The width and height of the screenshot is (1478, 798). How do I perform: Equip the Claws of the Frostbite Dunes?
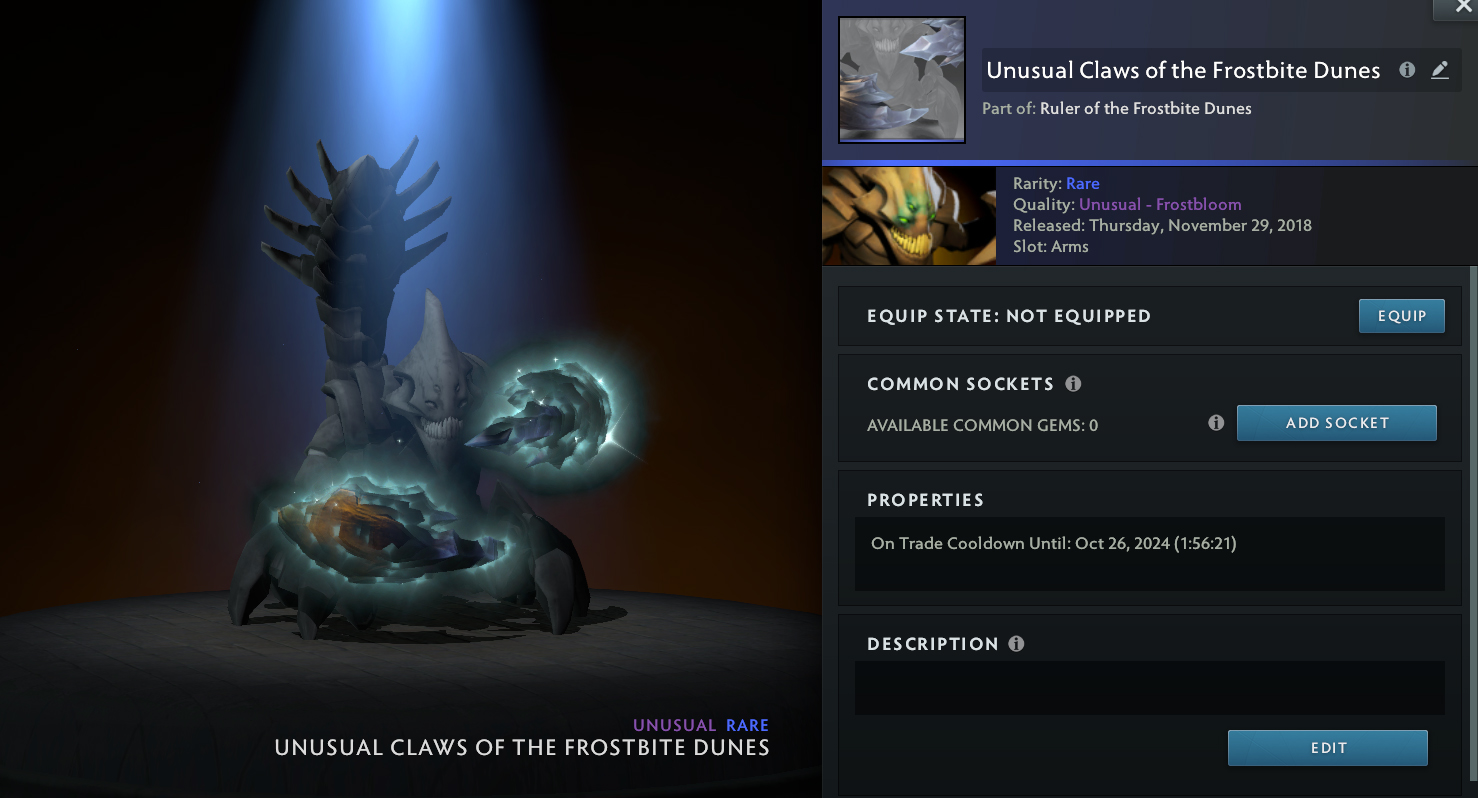click(x=1401, y=316)
